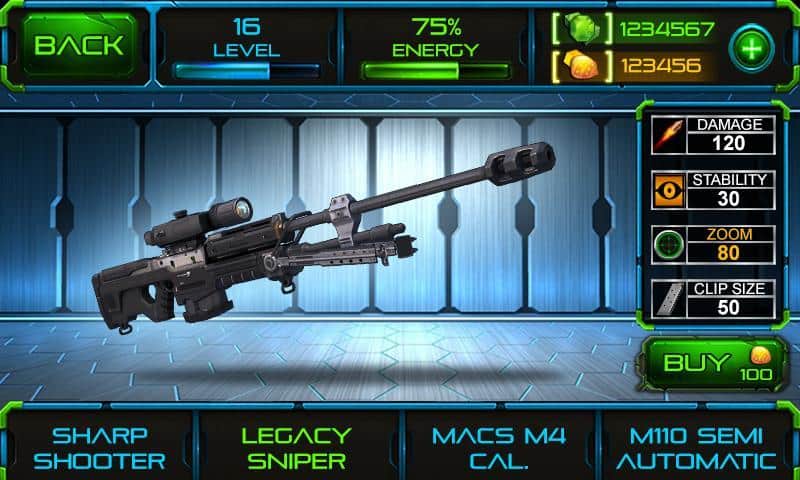Pick the M110 Semi Automatic weapon
This screenshot has width=800, height=480.
(x=695, y=448)
